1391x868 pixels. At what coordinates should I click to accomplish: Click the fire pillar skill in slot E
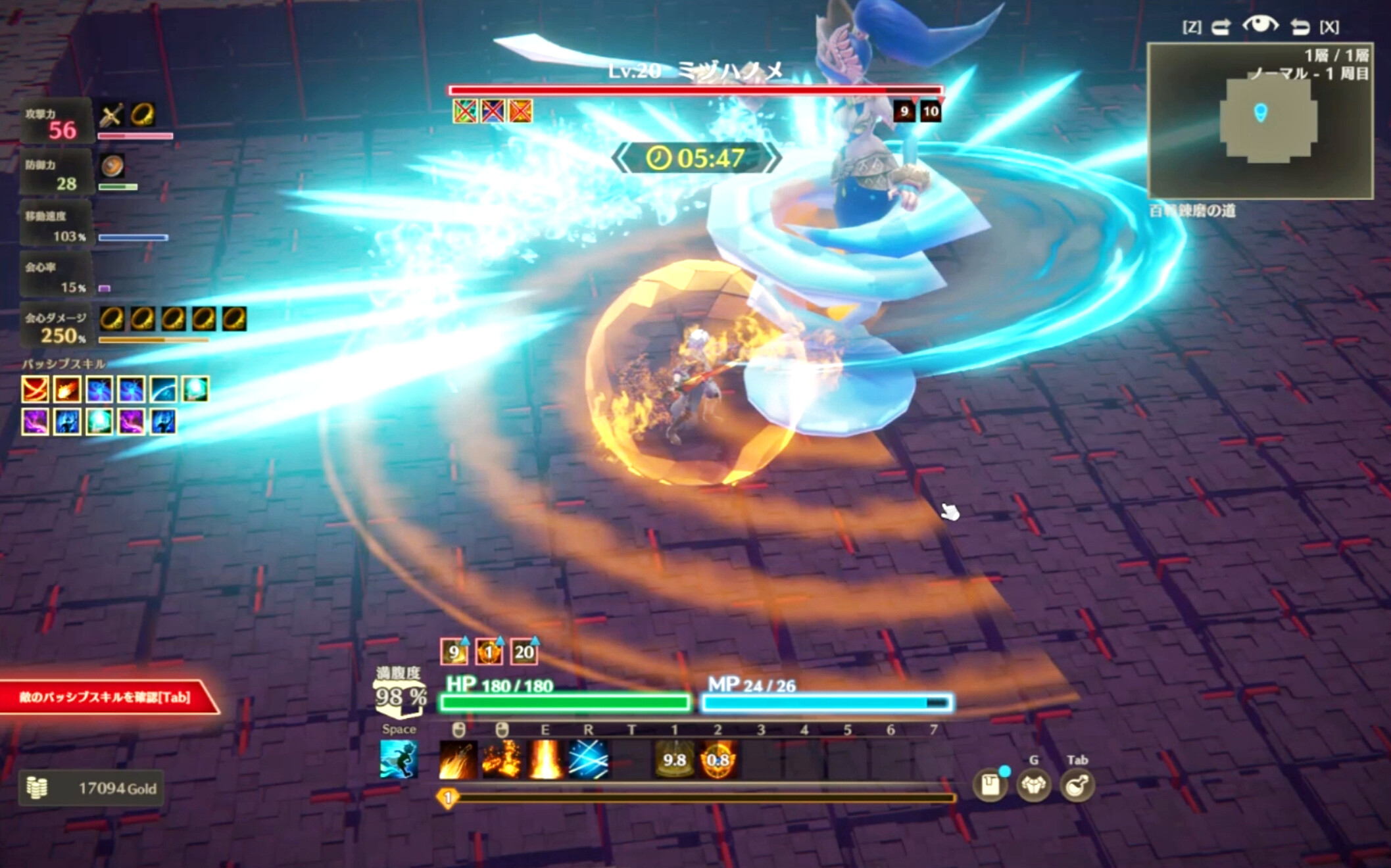[545, 760]
